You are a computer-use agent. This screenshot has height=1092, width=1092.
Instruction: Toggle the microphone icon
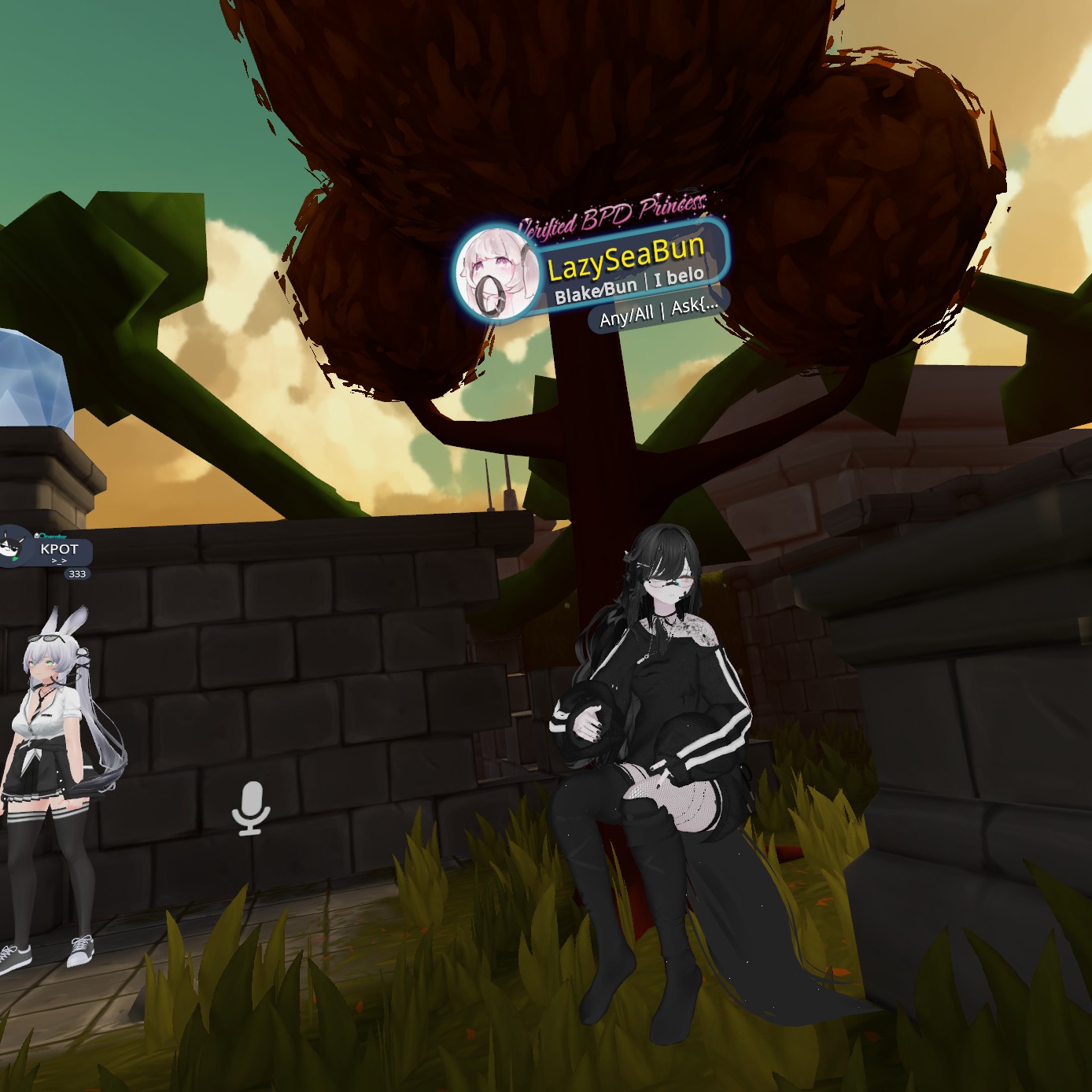[x=251, y=807]
